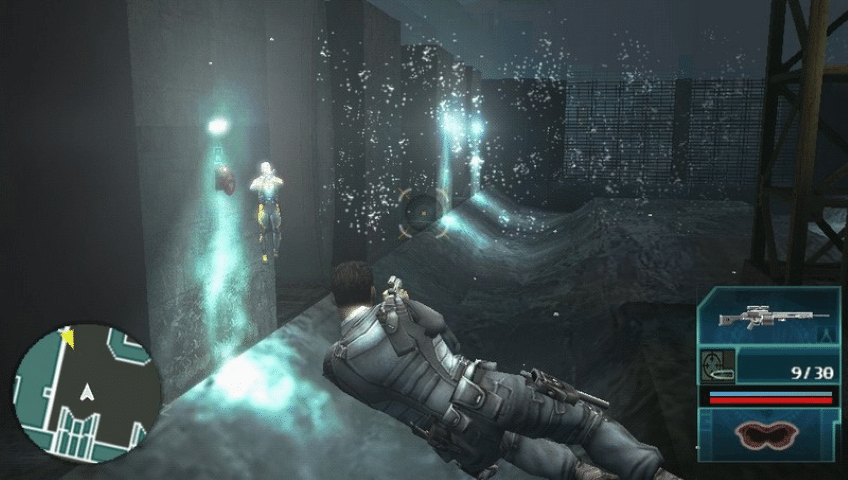Select the sniper rifle weapon panel
This screenshot has width=848, height=480.
point(768,320)
